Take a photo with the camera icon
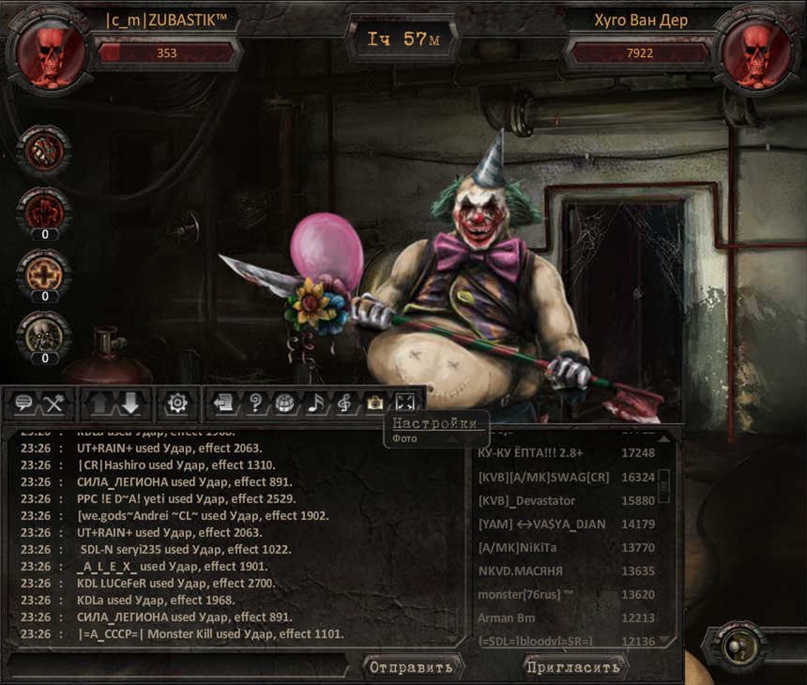 point(374,403)
